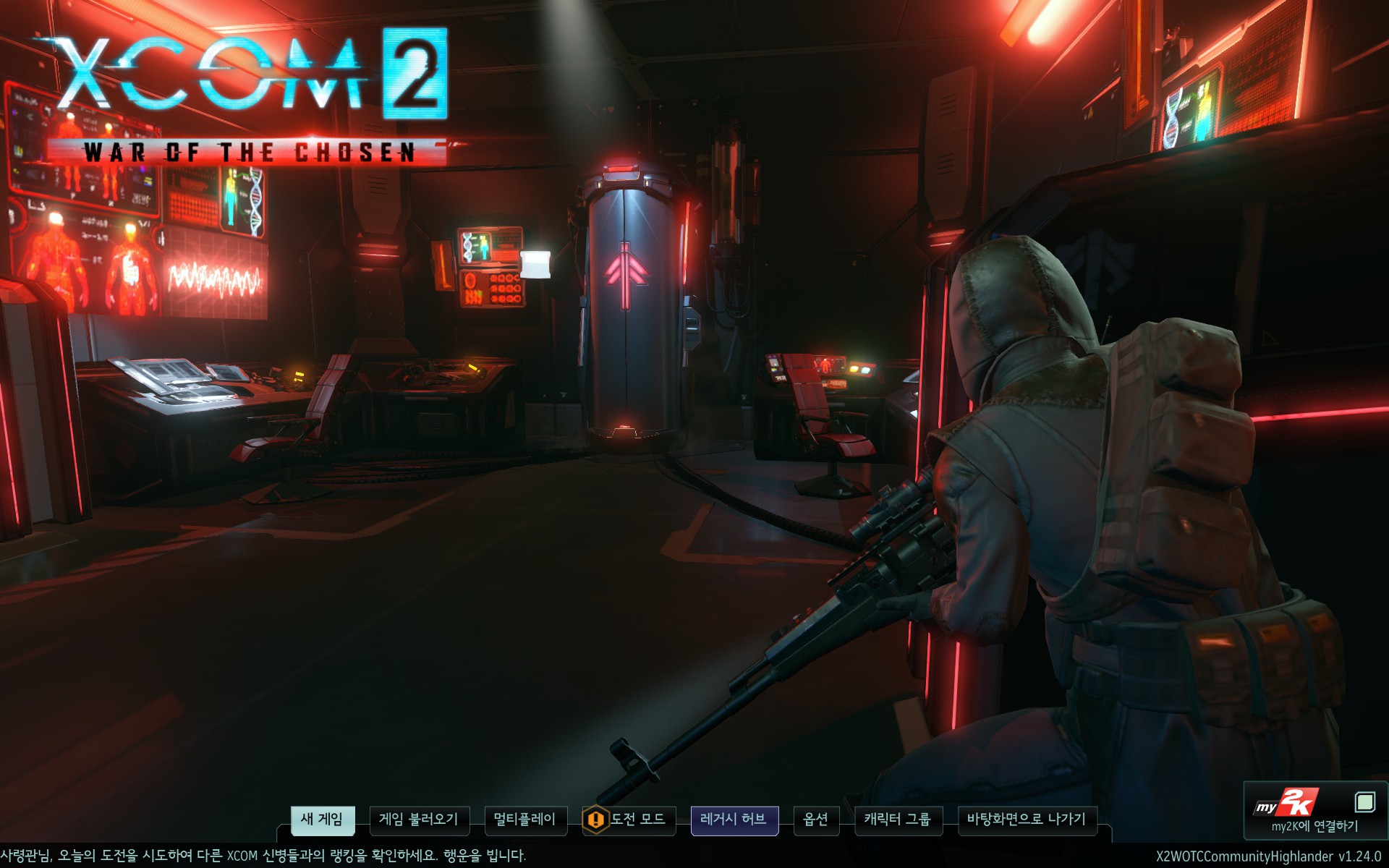This screenshot has width=1389, height=868.
Task: Open the 옵션 options menu
Action: (x=816, y=820)
